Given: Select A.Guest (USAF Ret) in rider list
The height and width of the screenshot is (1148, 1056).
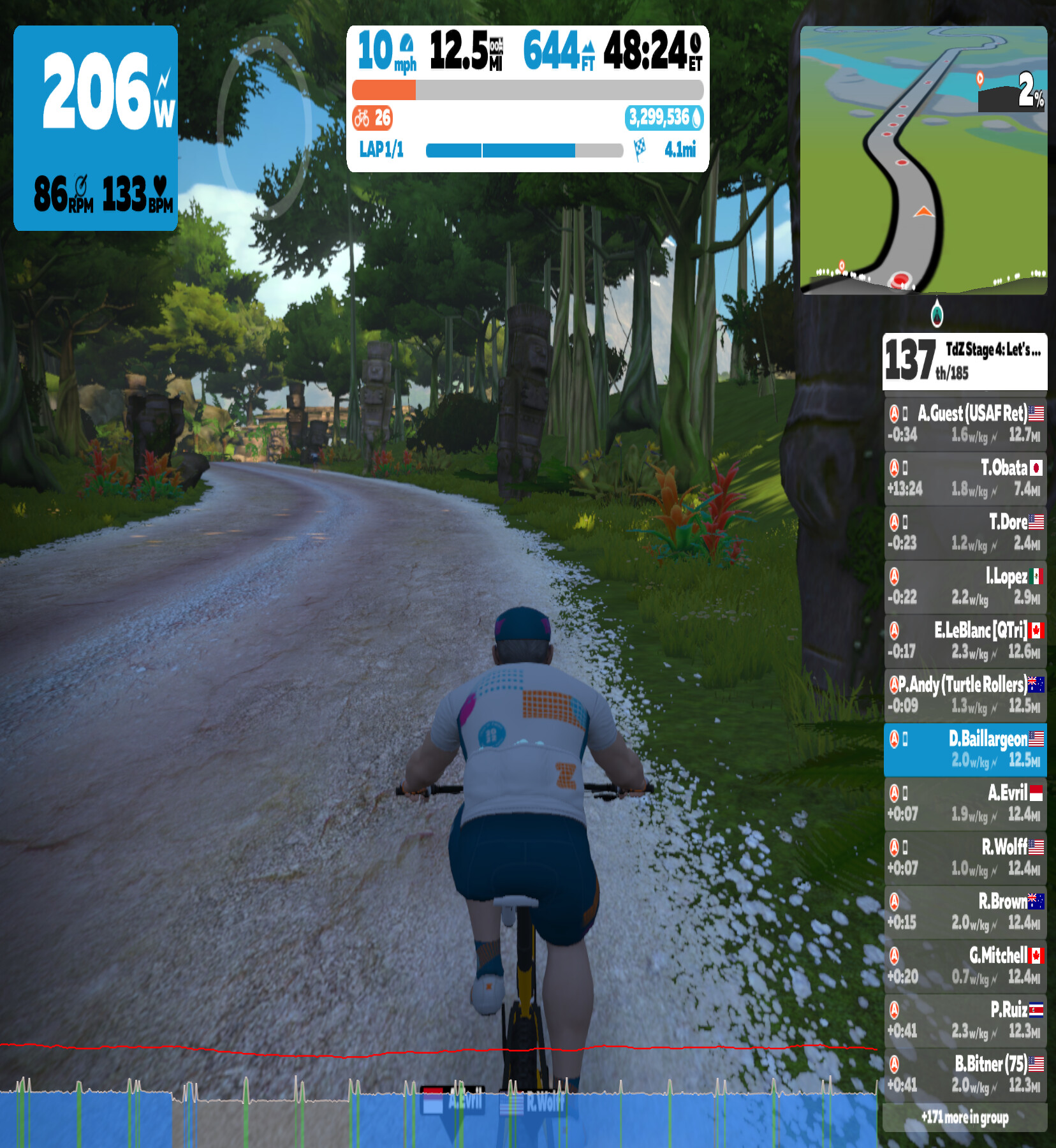Looking at the screenshot, I should tap(965, 424).
